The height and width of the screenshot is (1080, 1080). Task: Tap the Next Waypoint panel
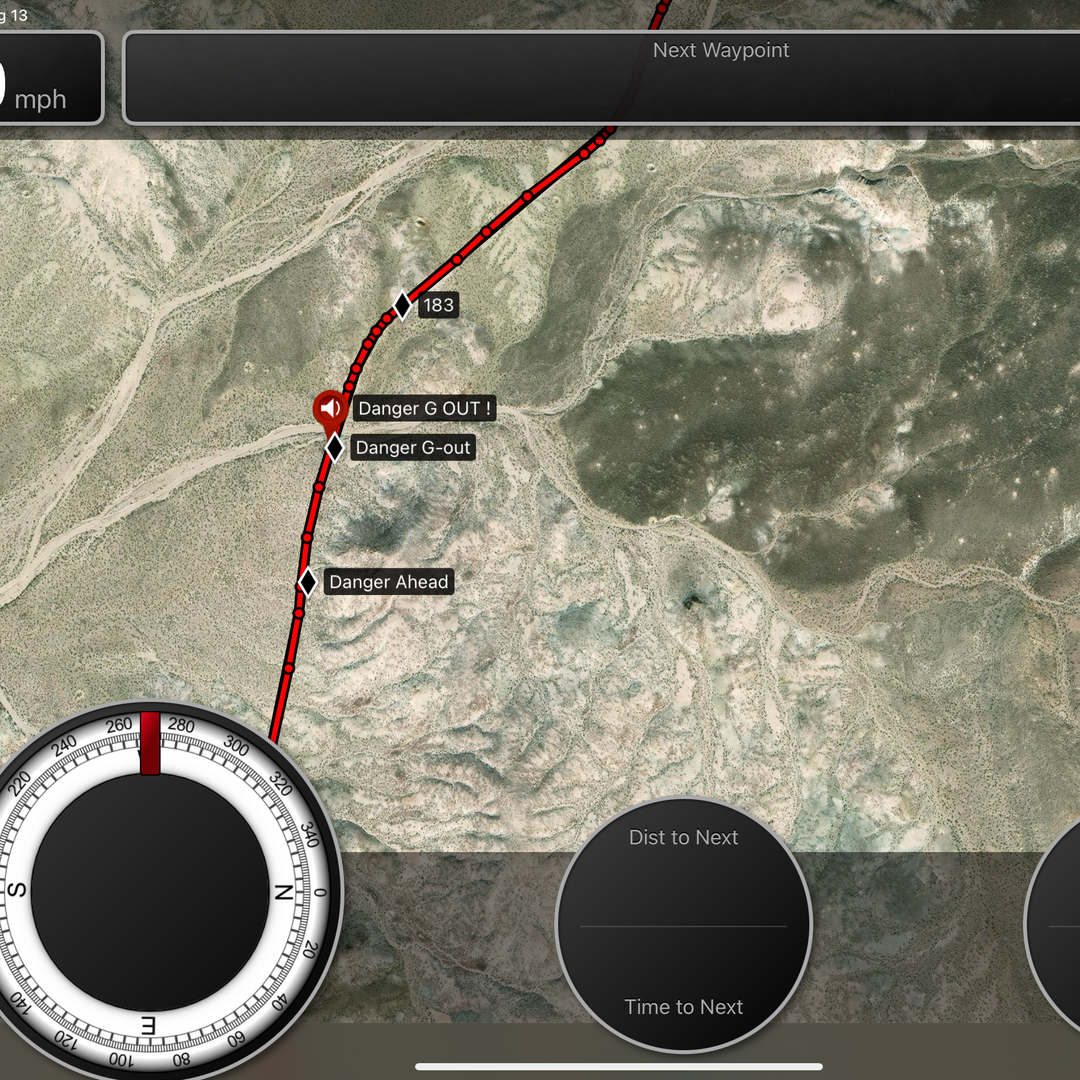click(600, 78)
